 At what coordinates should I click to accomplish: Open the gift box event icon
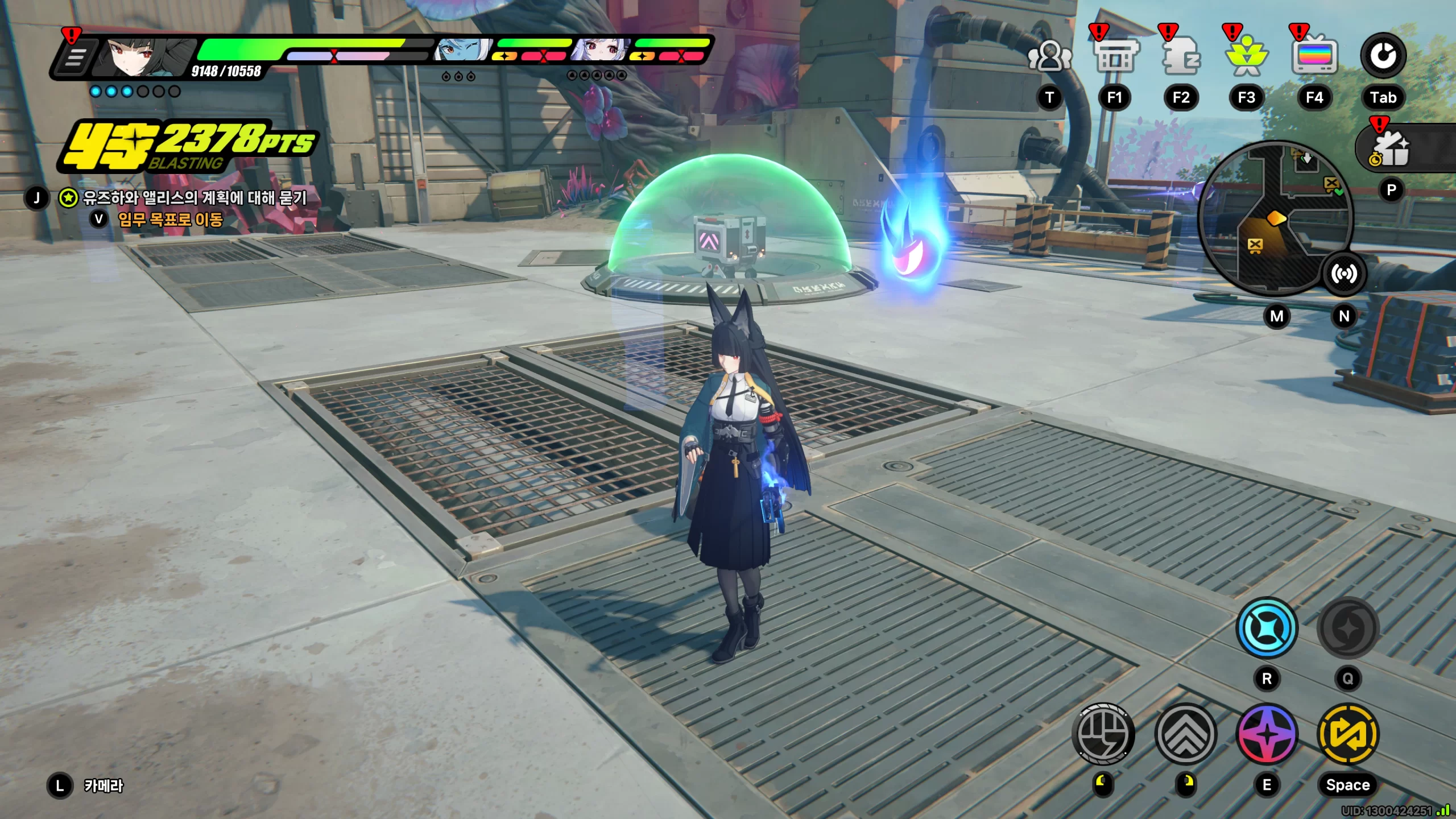click(1391, 149)
